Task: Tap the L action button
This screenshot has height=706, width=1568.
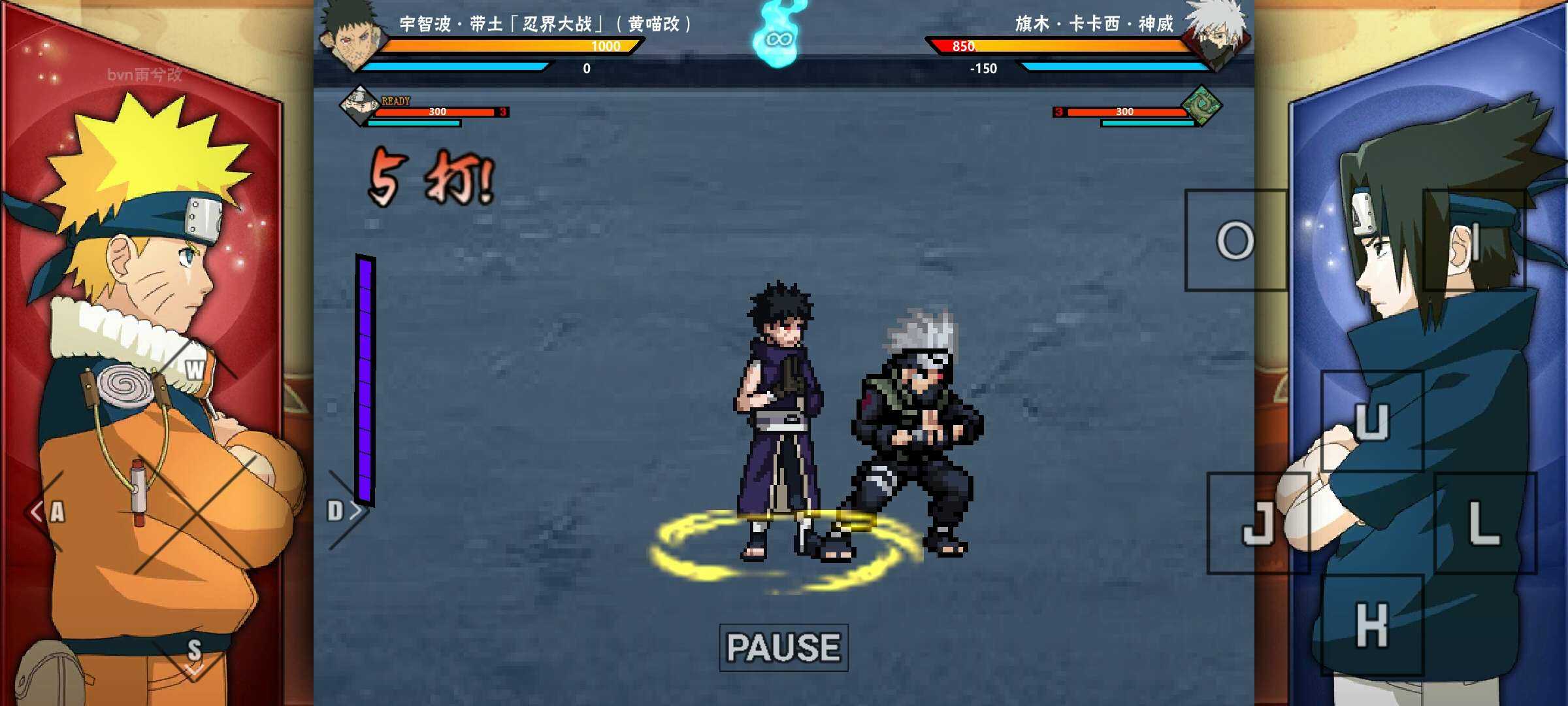Action: click(x=1484, y=523)
